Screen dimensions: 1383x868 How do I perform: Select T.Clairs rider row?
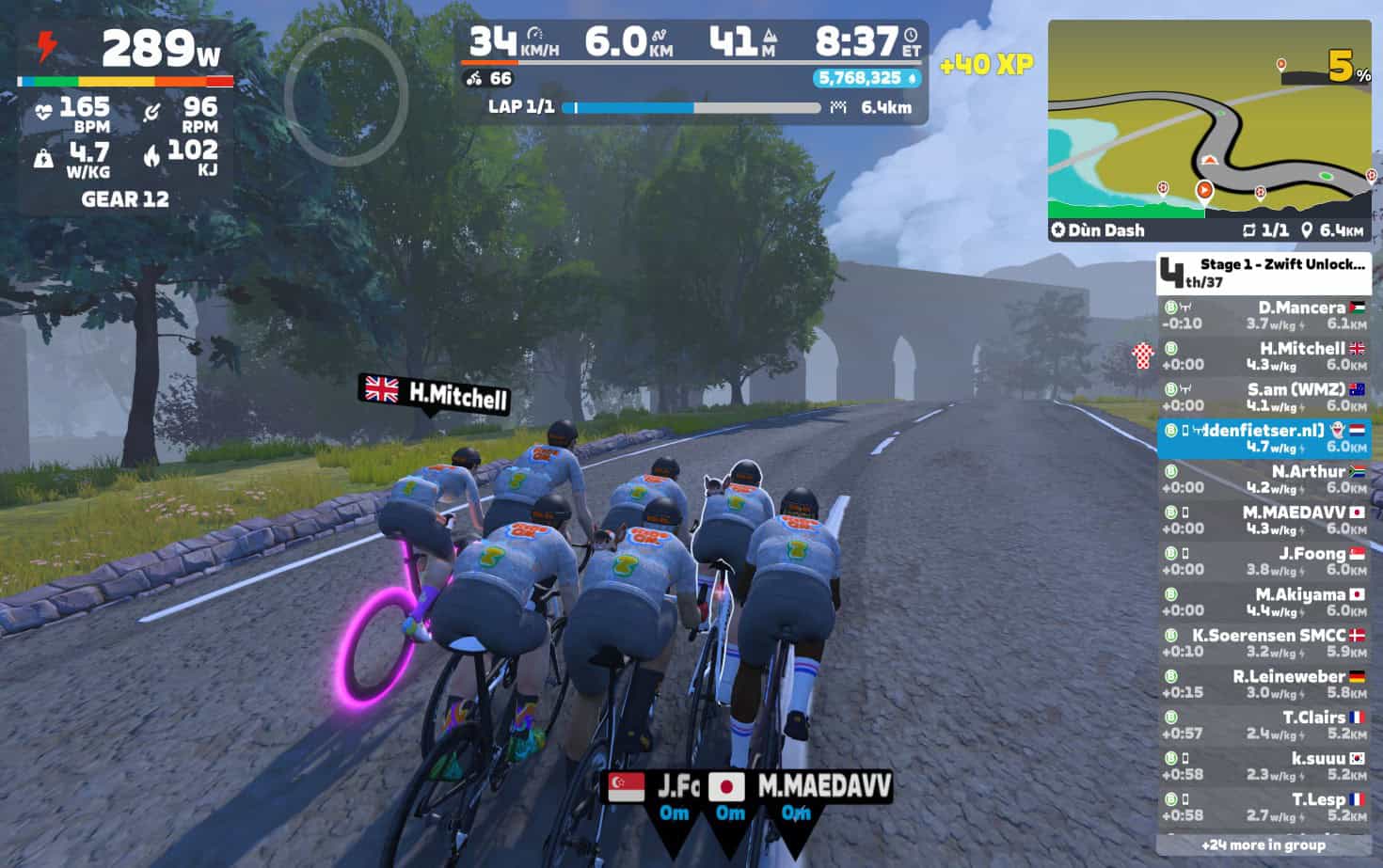(1263, 725)
